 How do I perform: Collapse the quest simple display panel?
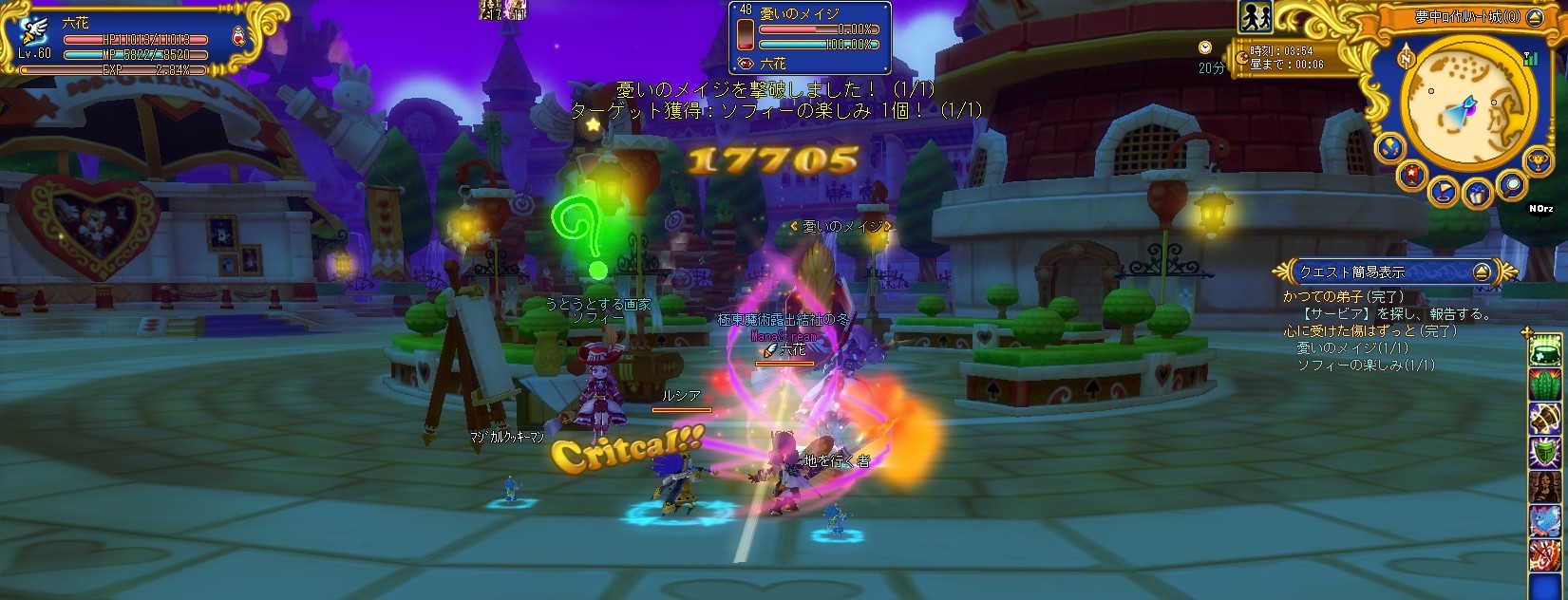coord(1481,272)
